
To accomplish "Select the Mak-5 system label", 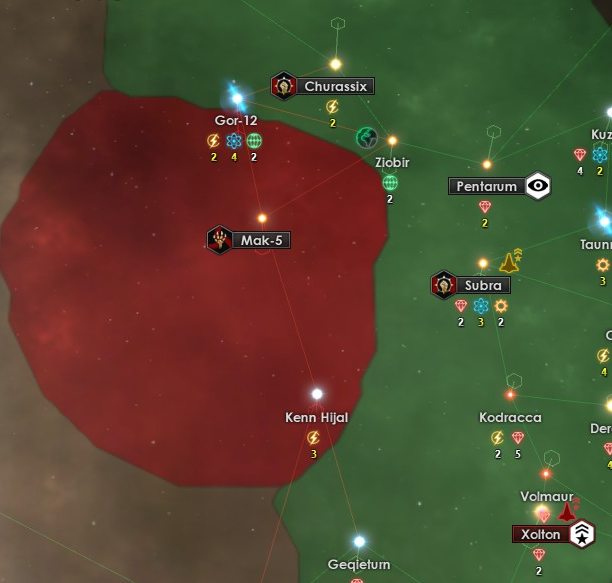I will (263, 240).
